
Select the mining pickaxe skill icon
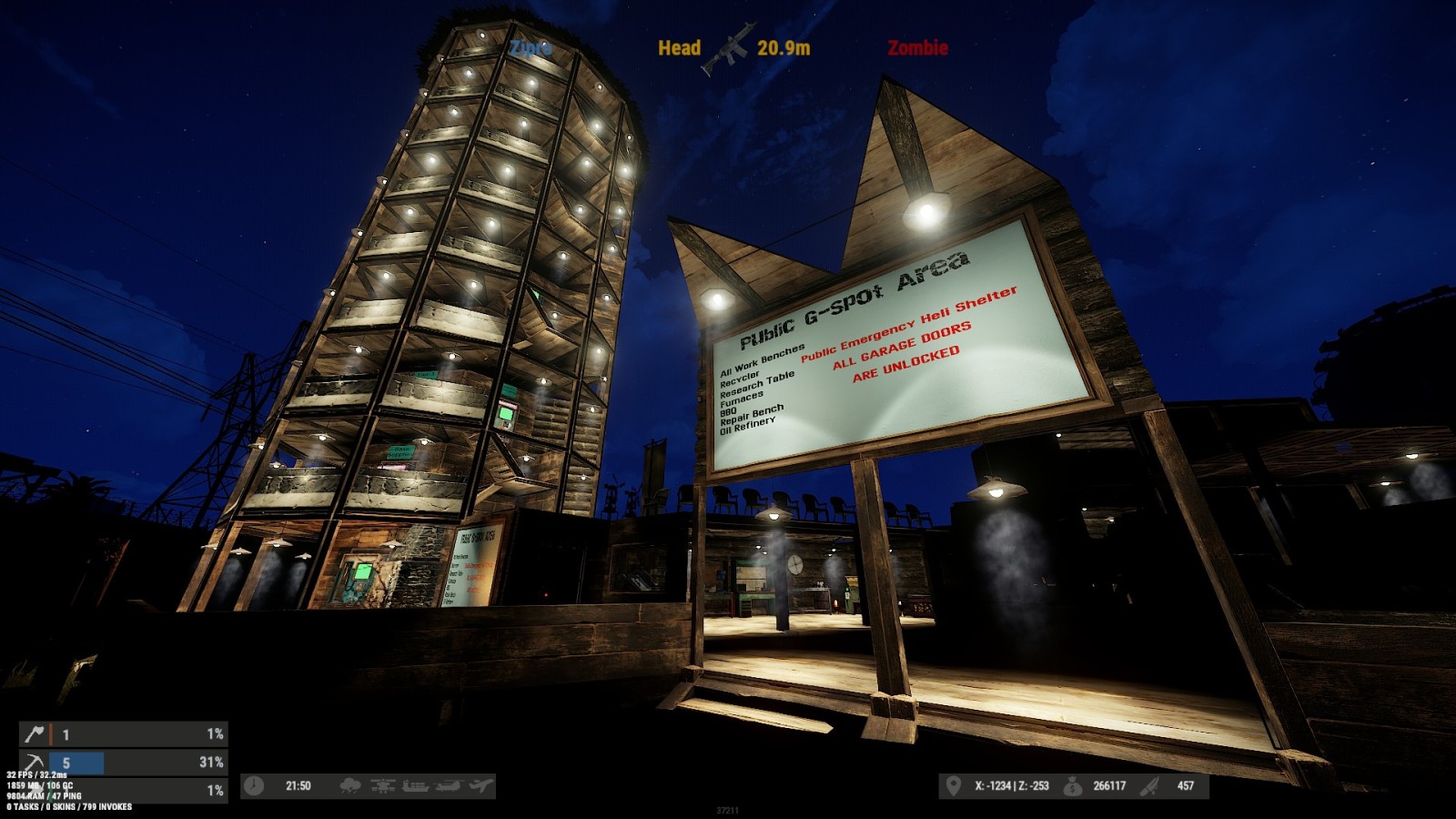tap(35, 762)
